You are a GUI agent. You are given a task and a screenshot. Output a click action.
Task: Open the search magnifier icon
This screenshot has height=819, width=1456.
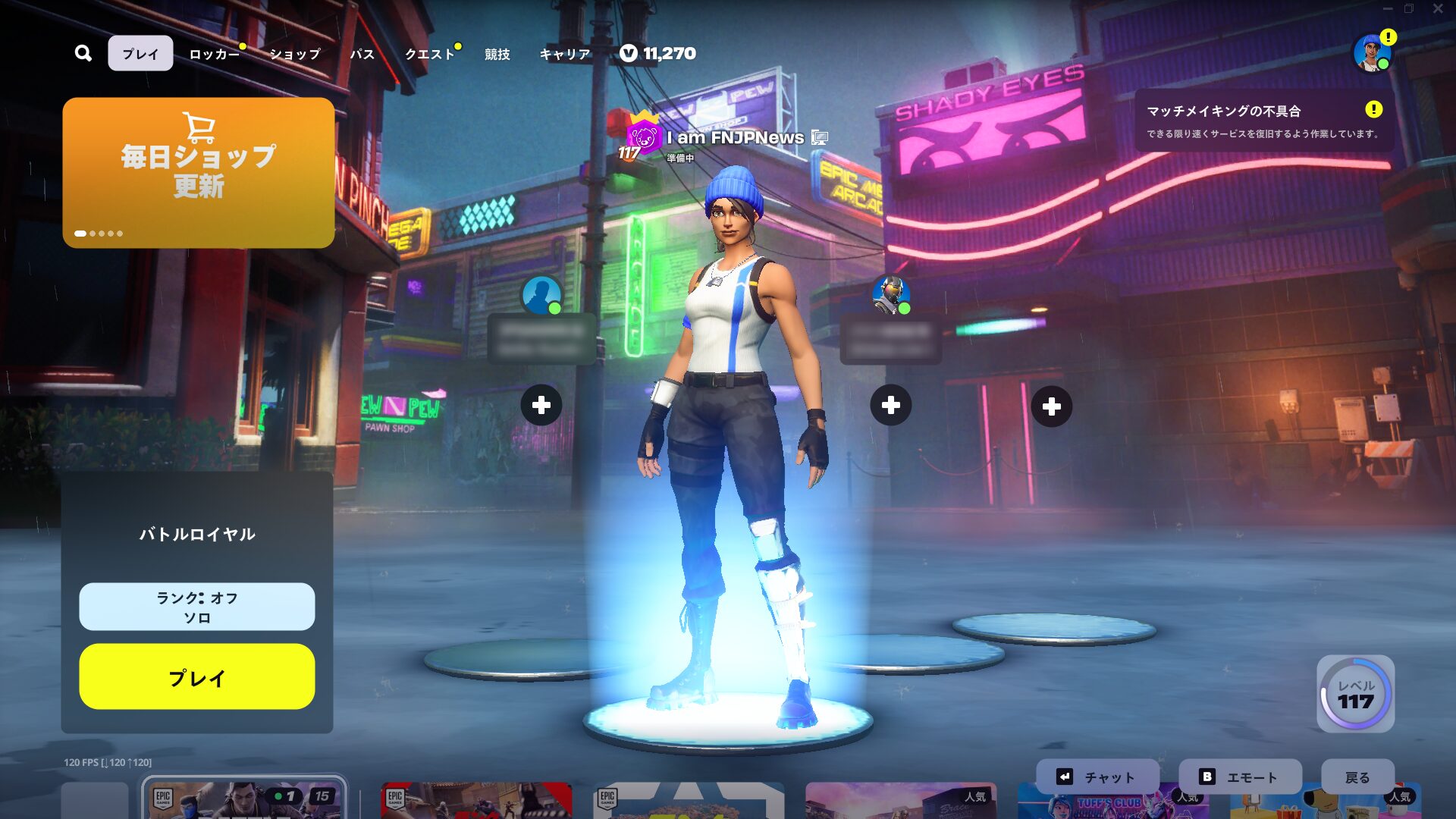point(83,53)
